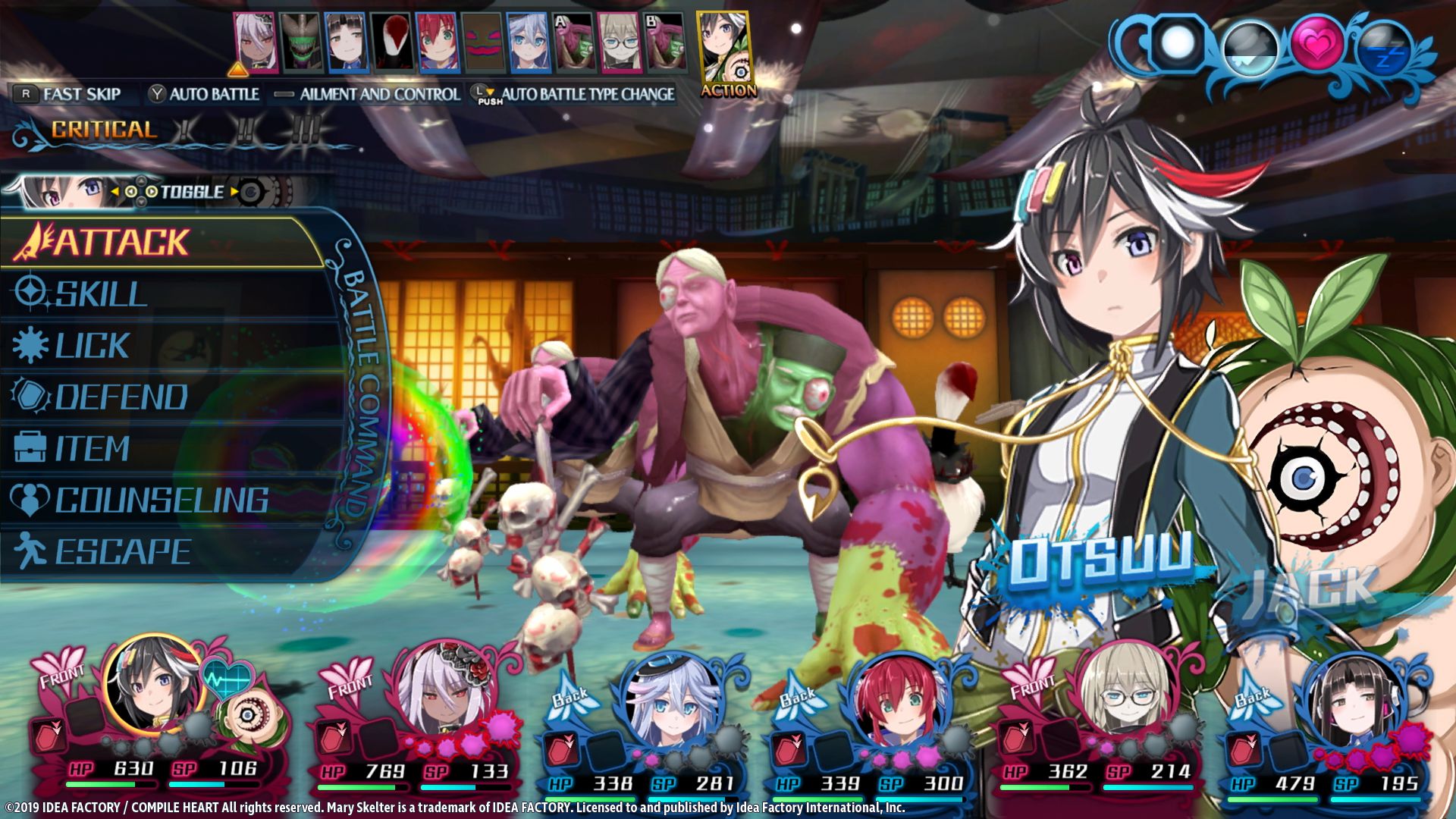Click the highlighted Action turn portrait
Image resolution: width=1456 pixels, height=819 pixels.
[724, 53]
